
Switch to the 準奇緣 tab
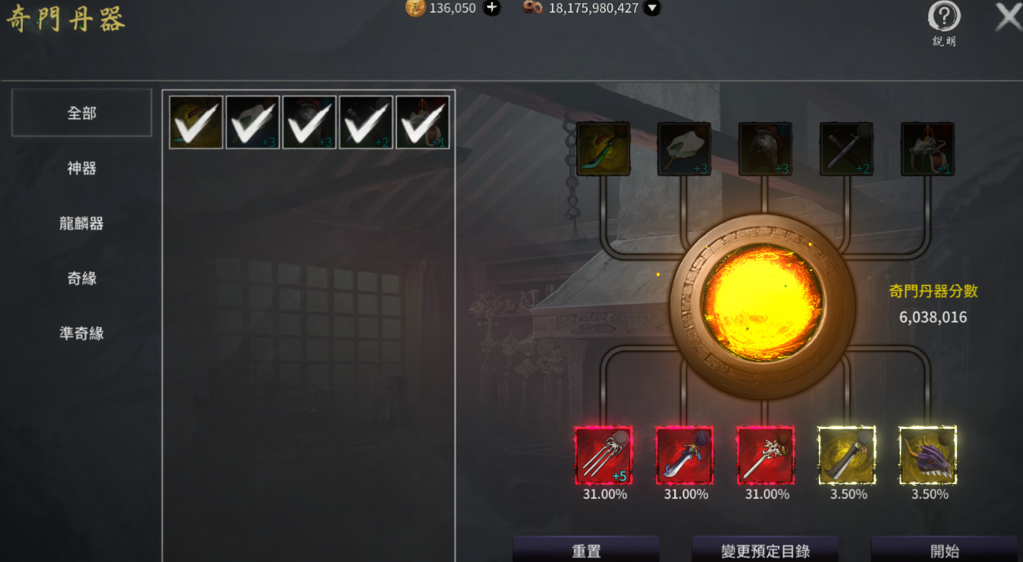click(81, 333)
